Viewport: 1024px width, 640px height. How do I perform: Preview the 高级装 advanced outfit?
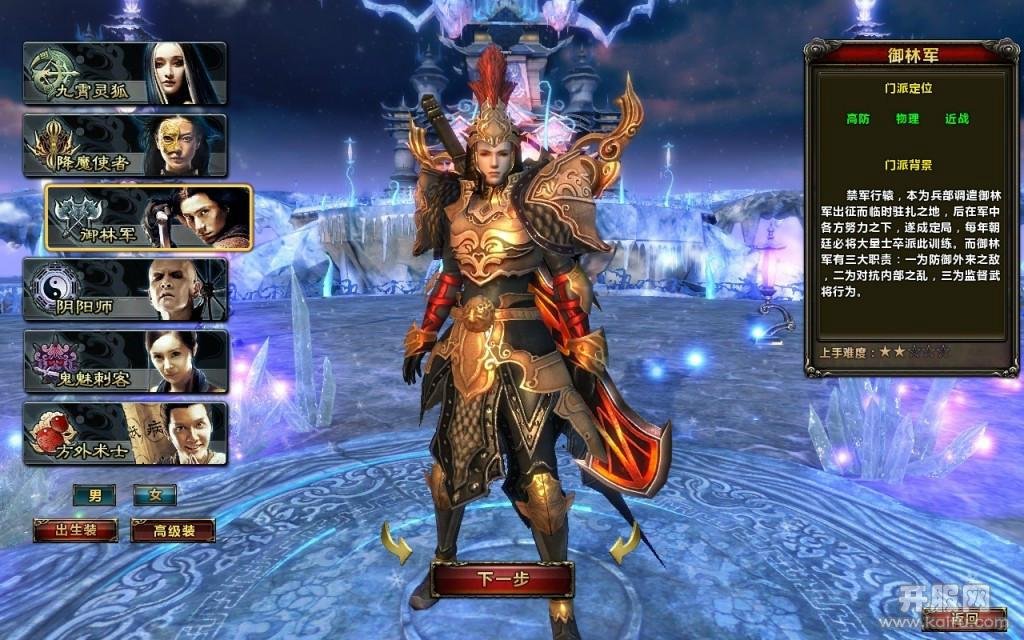point(173,530)
